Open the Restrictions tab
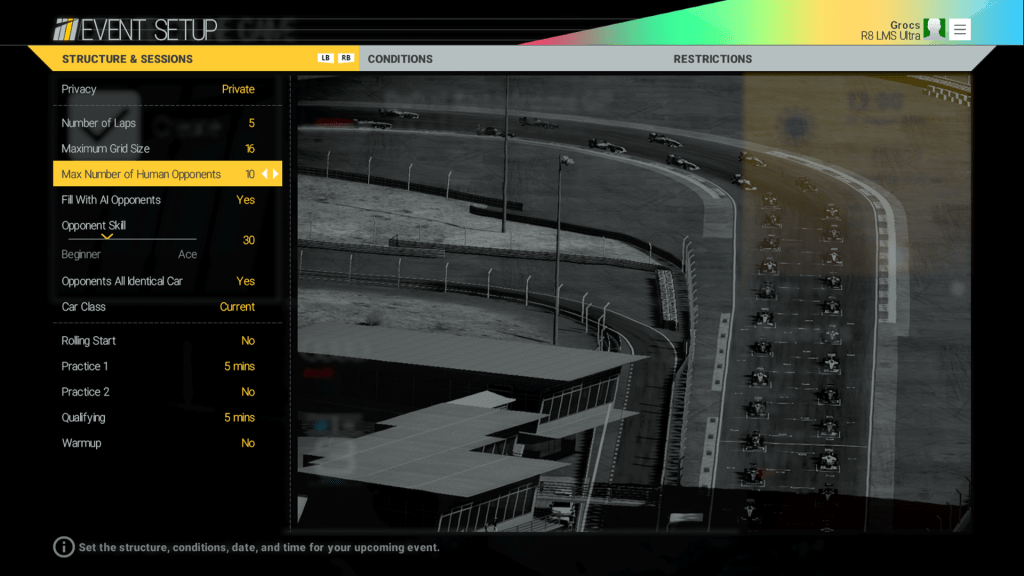The height and width of the screenshot is (576, 1024). (712, 59)
